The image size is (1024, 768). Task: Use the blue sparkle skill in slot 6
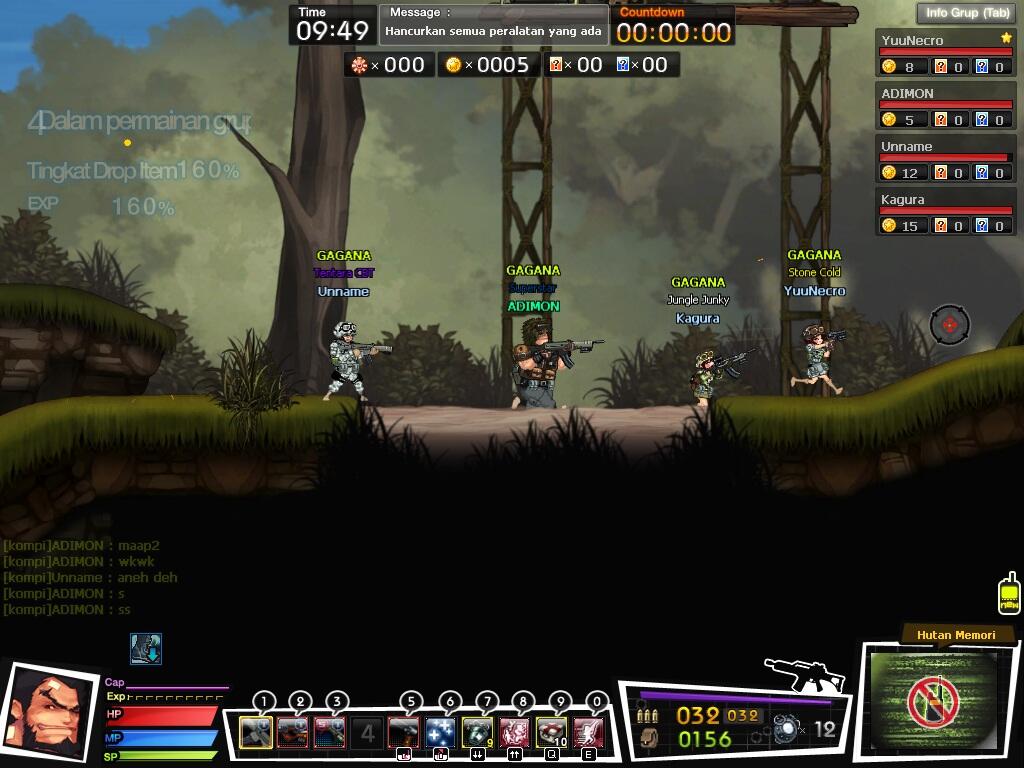[441, 732]
